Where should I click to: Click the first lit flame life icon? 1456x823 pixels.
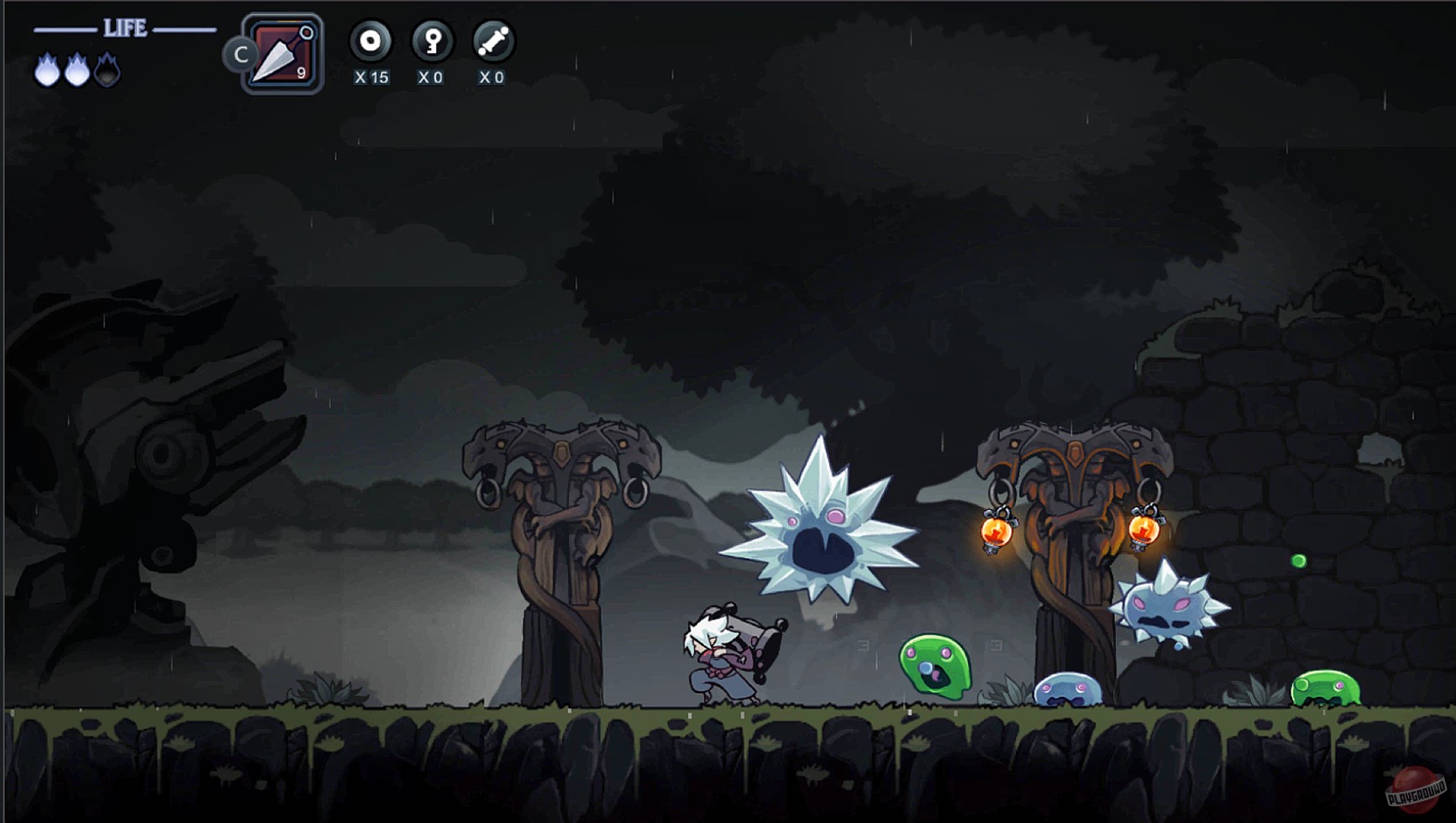tap(48, 71)
